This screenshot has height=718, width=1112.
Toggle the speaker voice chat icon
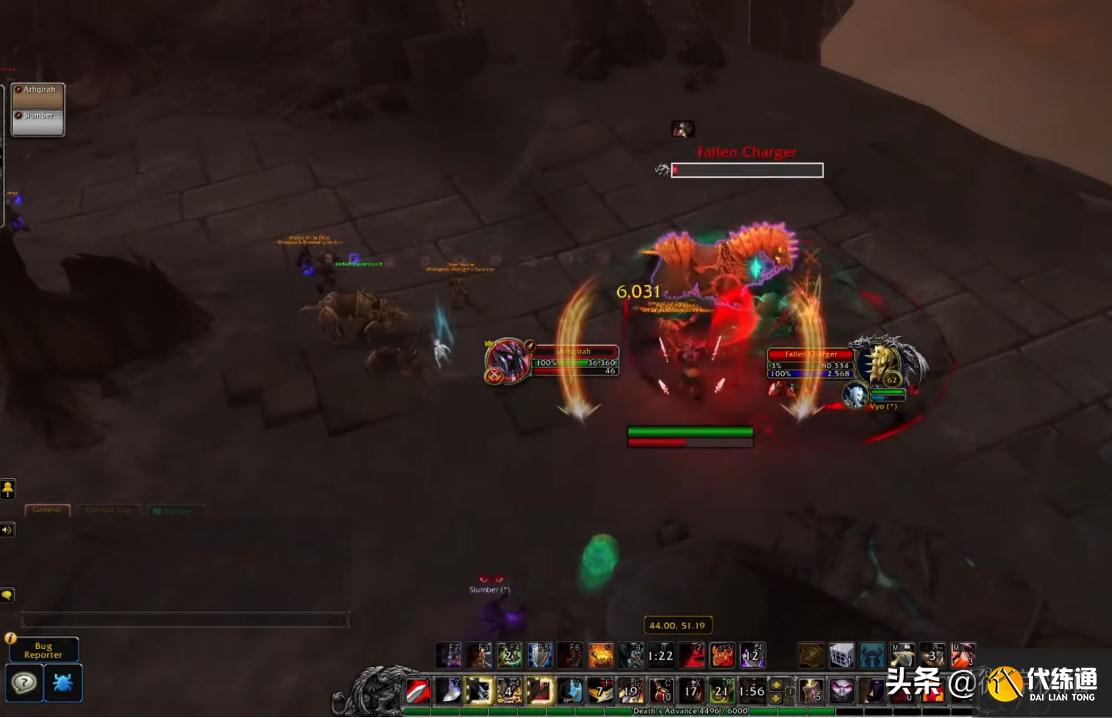coord(7,530)
